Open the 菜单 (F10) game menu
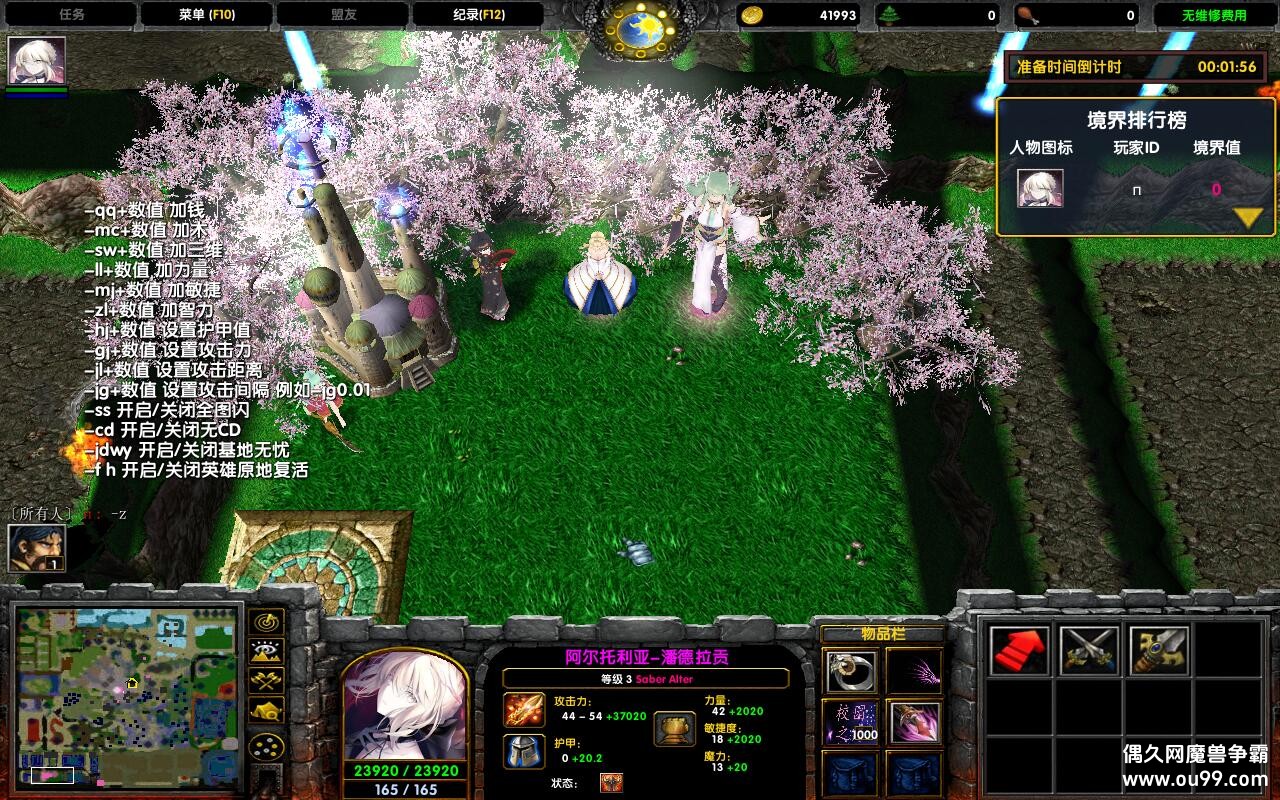Viewport: 1280px width, 800px height. [206, 15]
